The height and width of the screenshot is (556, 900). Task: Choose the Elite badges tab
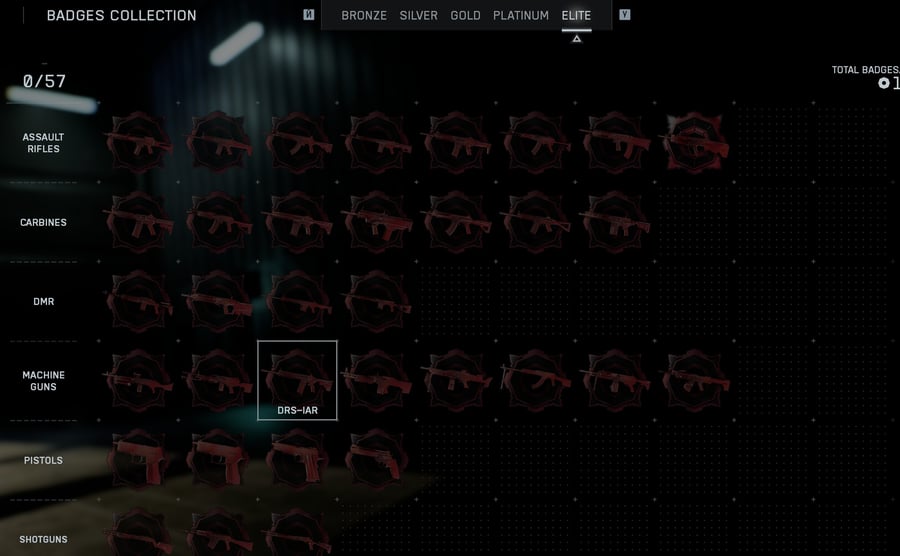pos(576,16)
